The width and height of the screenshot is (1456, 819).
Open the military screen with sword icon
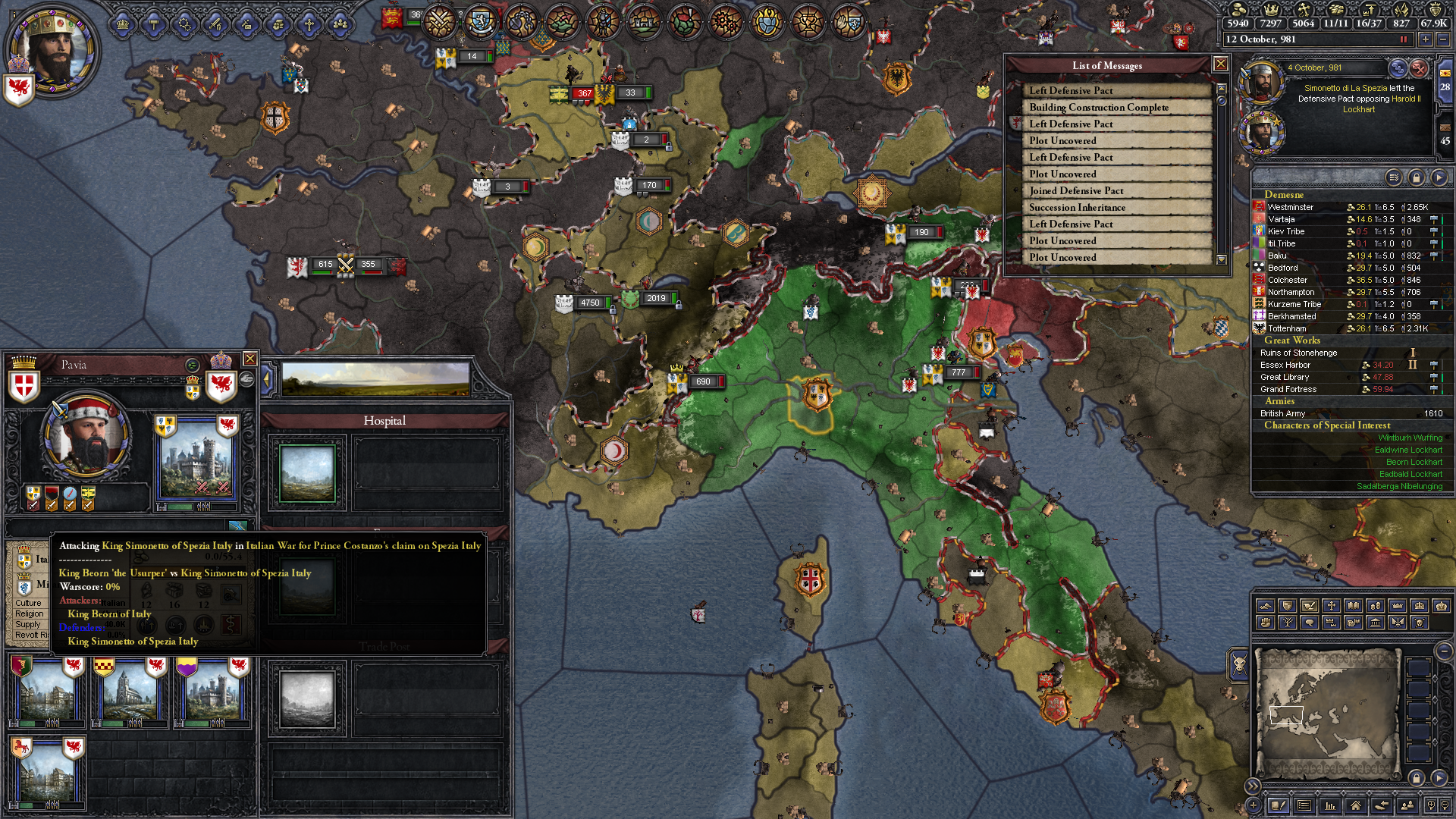click(215, 24)
